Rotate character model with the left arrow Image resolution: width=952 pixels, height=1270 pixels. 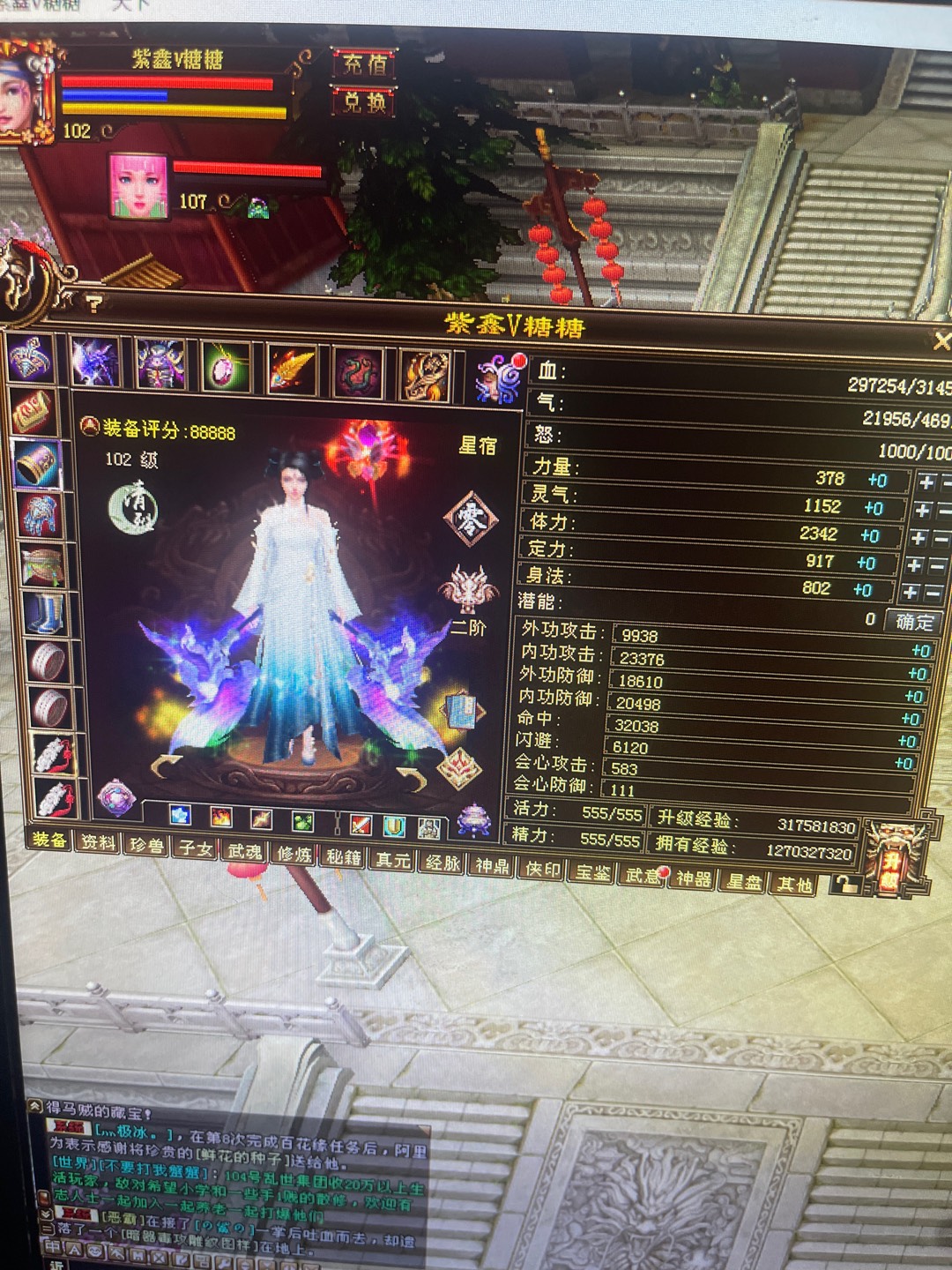pyautogui.click(x=166, y=765)
